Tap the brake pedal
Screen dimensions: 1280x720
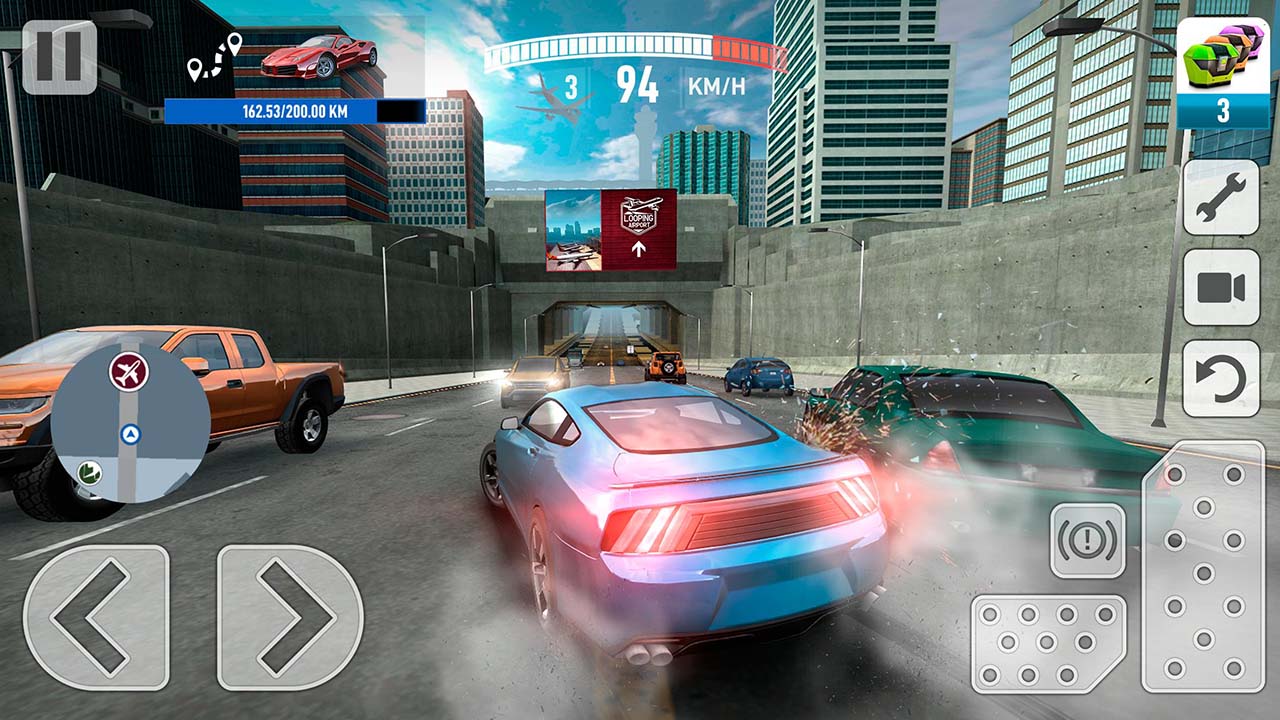click(x=1048, y=643)
